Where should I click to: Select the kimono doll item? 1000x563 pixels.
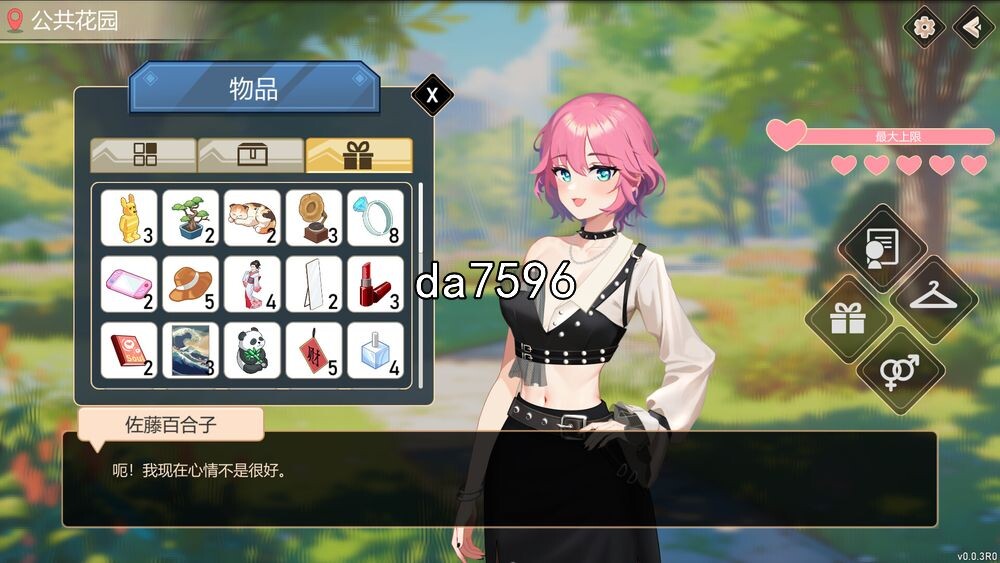(252, 284)
